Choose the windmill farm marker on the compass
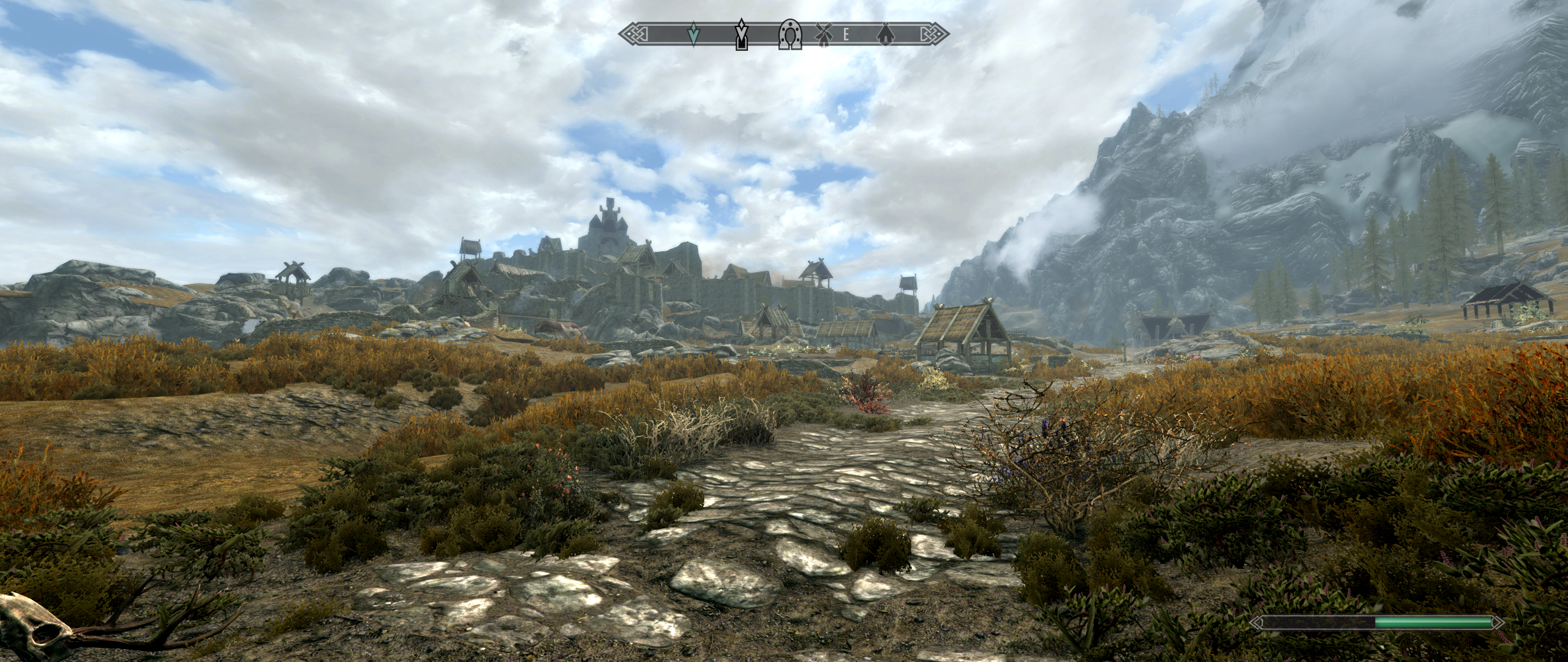This screenshot has height=662, width=1568. (x=823, y=34)
